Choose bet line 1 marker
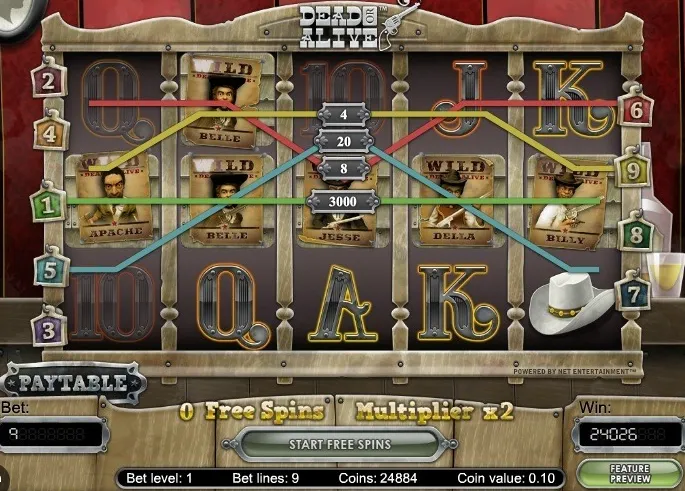This screenshot has height=491, width=685. coord(46,206)
